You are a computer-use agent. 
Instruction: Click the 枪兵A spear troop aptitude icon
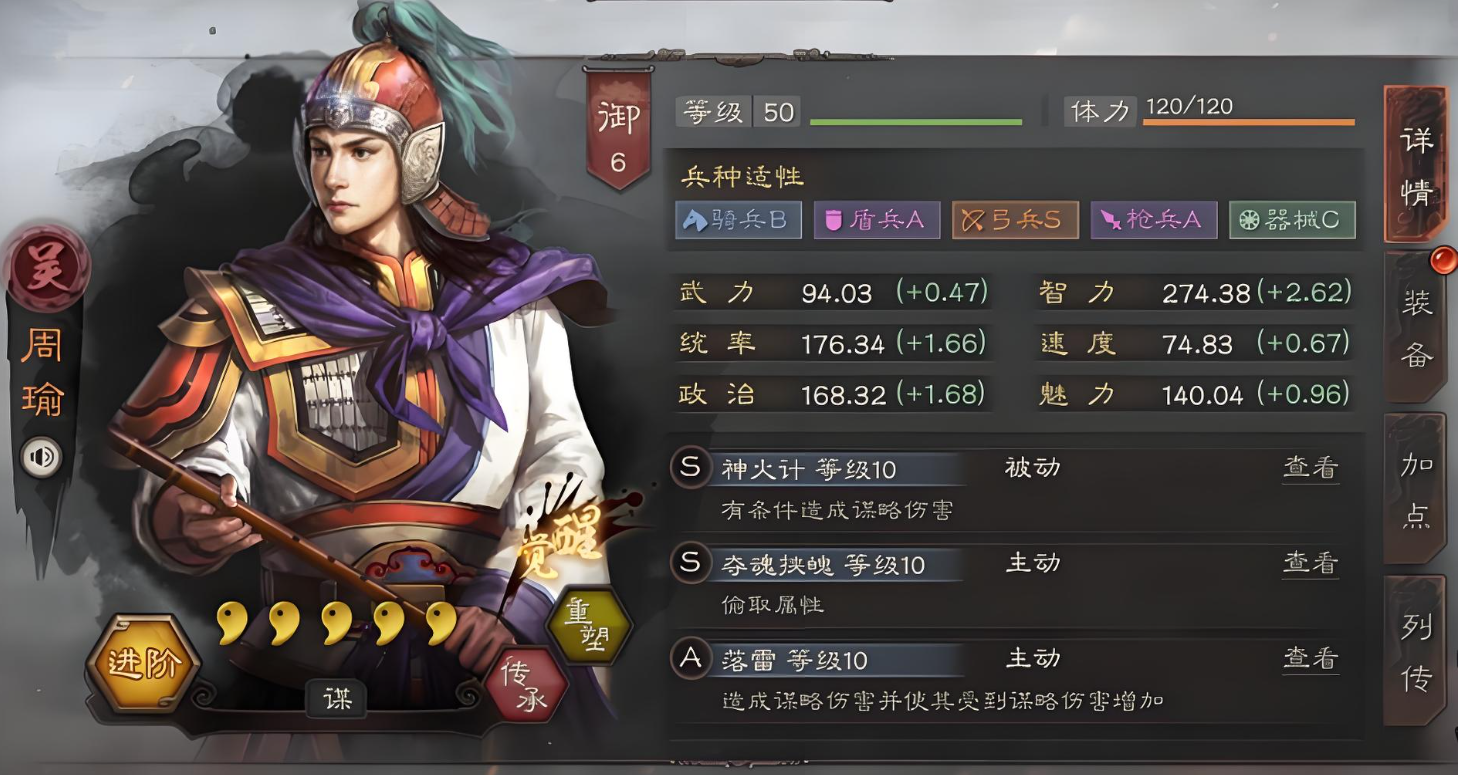(x=1152, y=219)
